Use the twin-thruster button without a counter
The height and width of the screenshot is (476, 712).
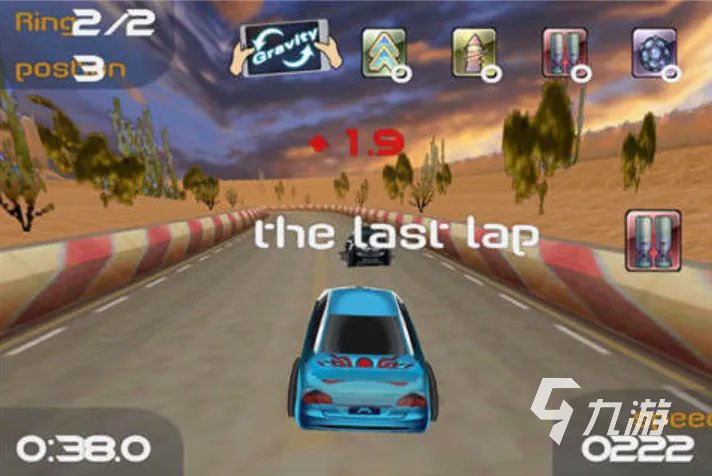tap(653, 238)
